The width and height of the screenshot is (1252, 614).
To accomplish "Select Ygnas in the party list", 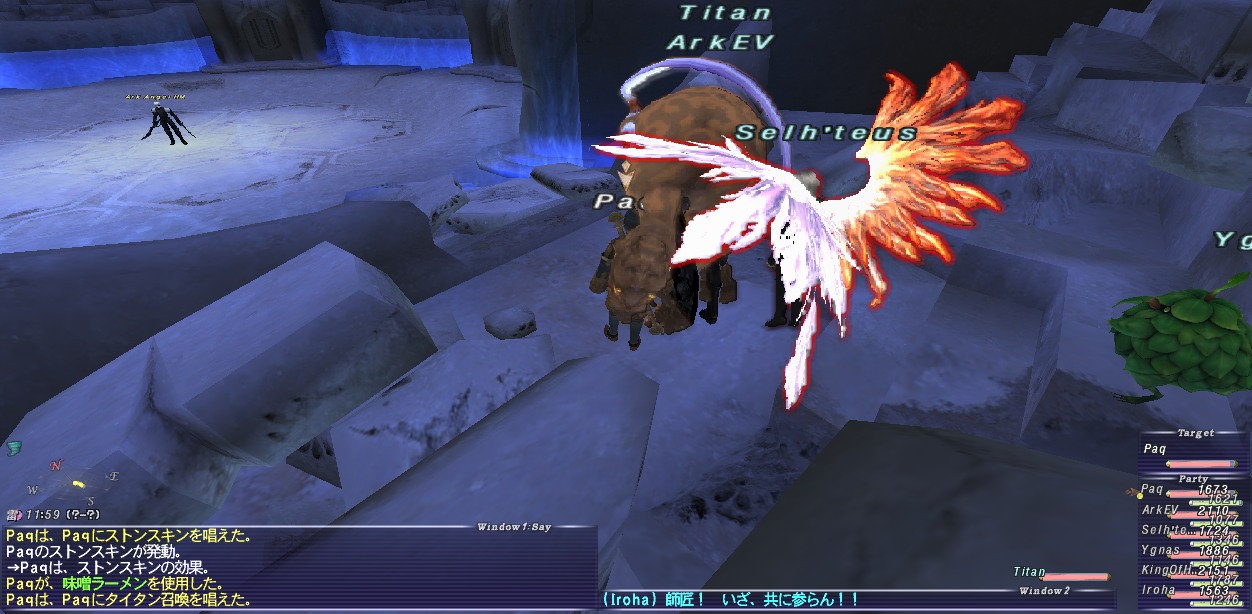I will 1190,550.
